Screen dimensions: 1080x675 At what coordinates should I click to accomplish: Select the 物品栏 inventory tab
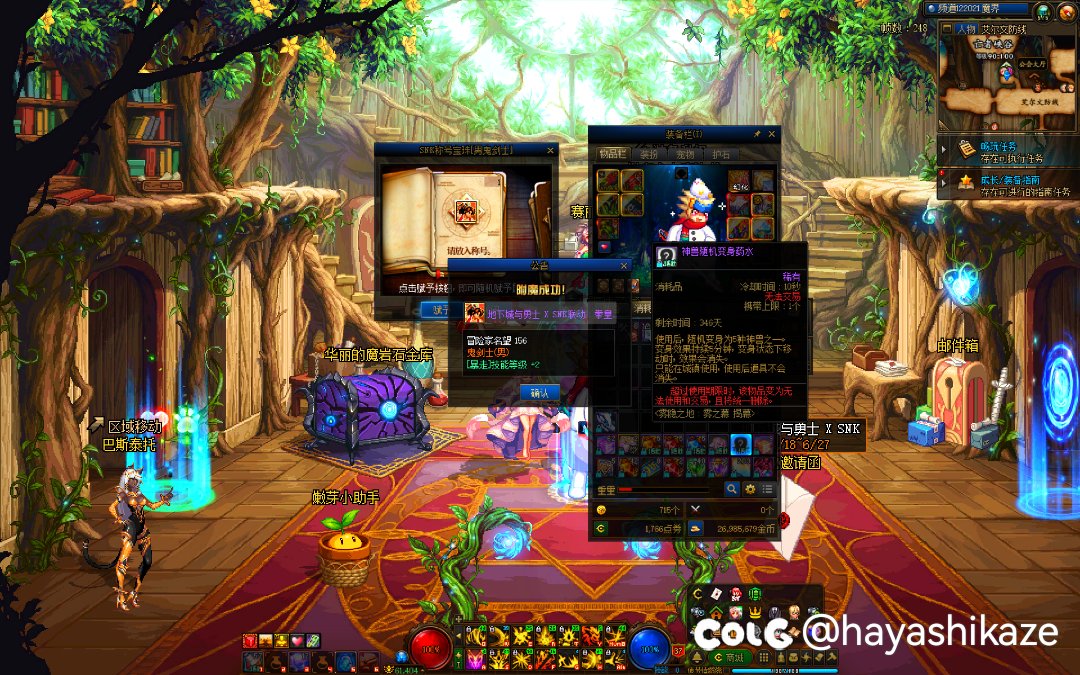click(611, 154)
